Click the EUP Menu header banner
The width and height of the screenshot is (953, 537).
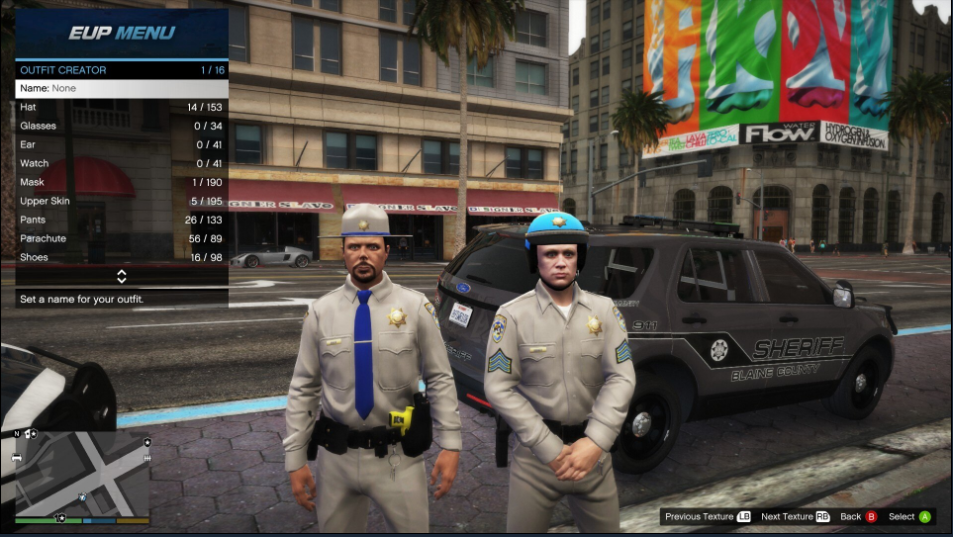(x=121, y=33)
